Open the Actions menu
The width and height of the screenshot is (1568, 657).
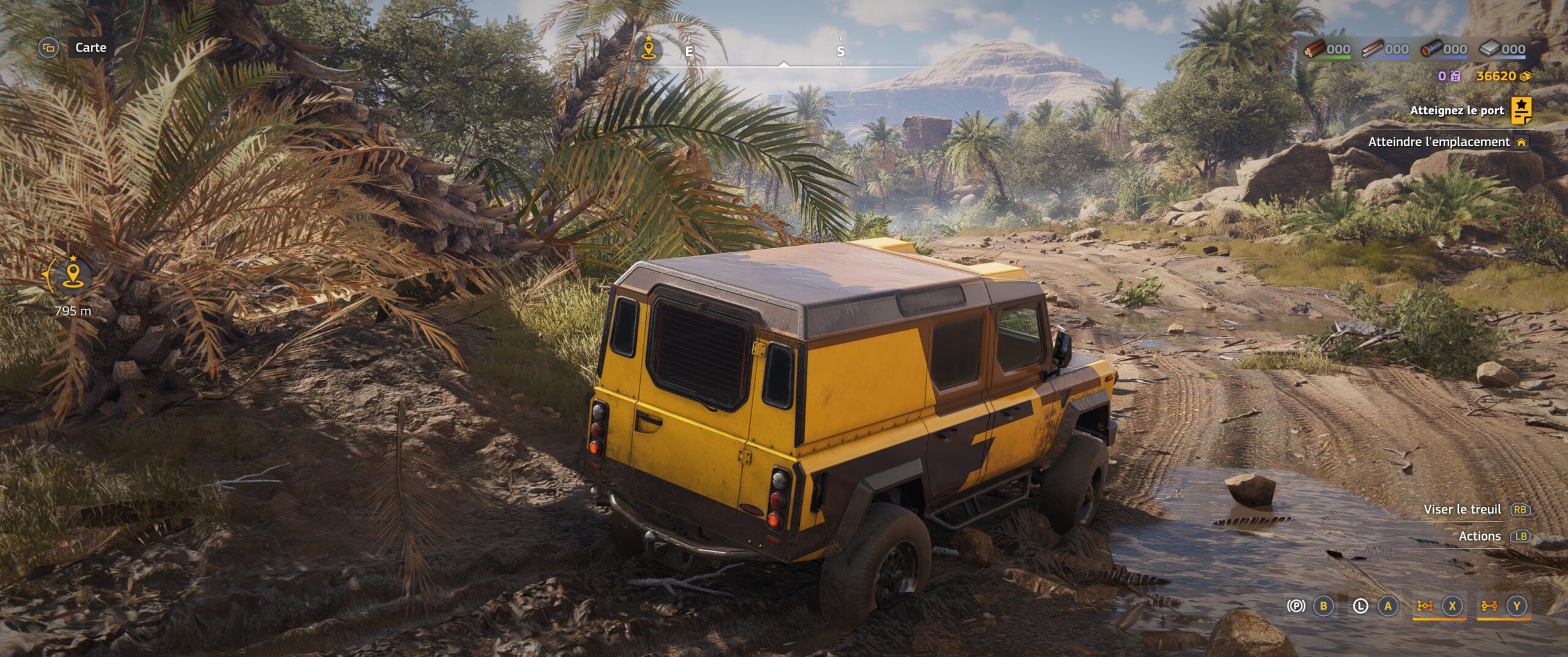pos(1479,536)
